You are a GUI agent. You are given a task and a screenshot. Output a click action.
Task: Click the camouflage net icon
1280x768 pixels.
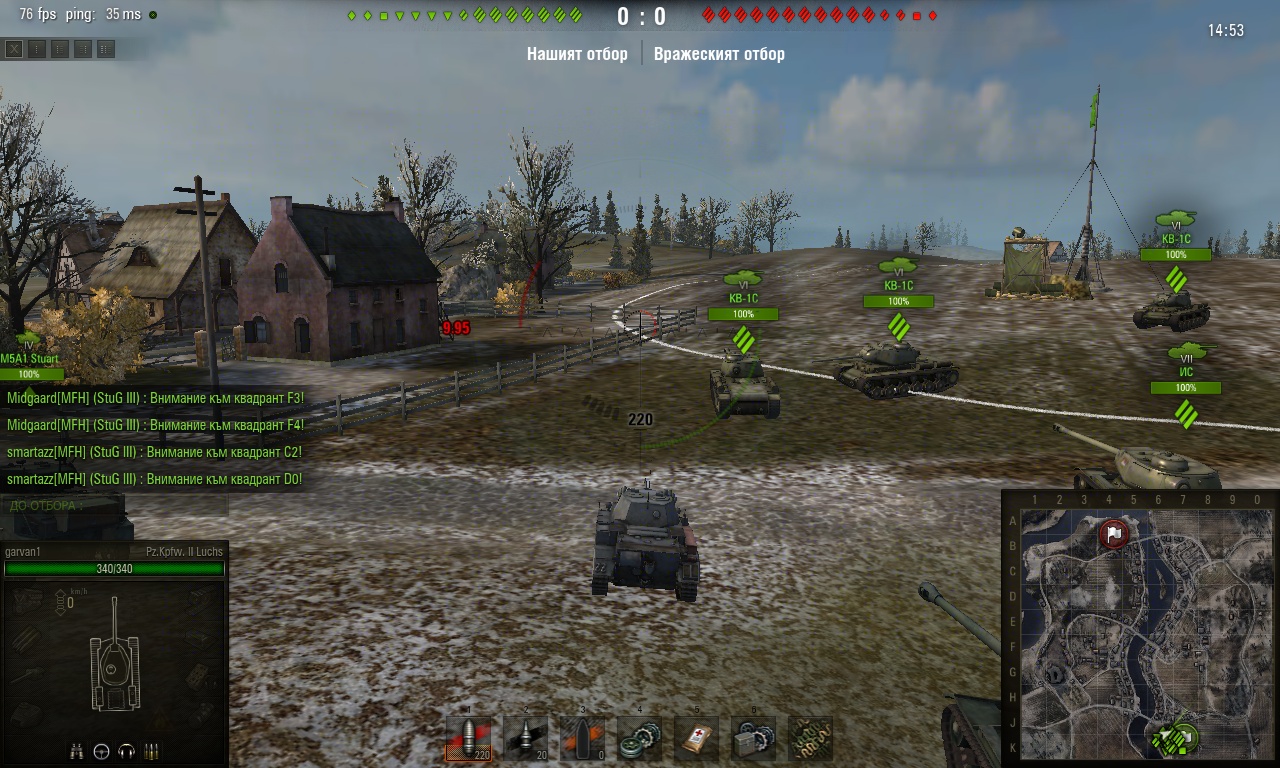[810, 739]
